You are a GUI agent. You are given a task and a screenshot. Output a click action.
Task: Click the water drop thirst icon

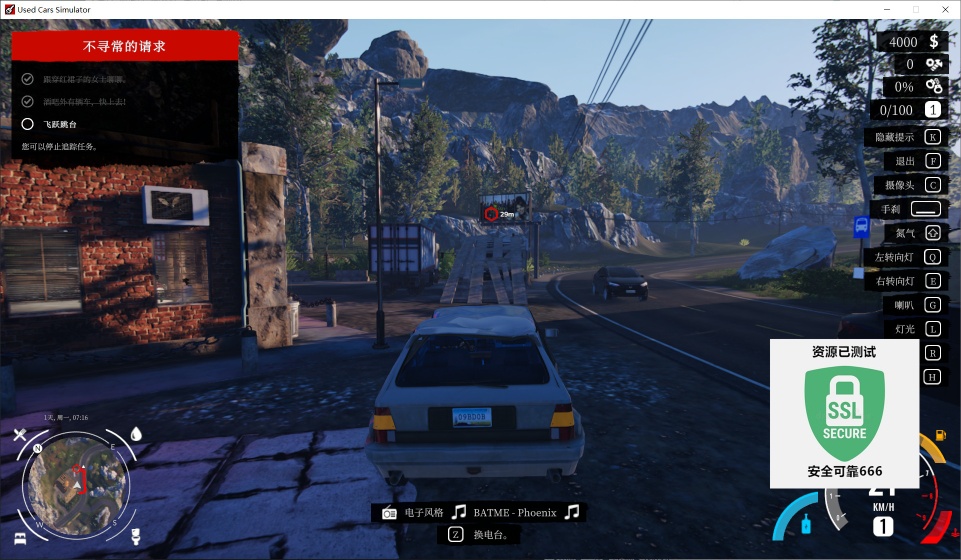[x=136, y=434]
